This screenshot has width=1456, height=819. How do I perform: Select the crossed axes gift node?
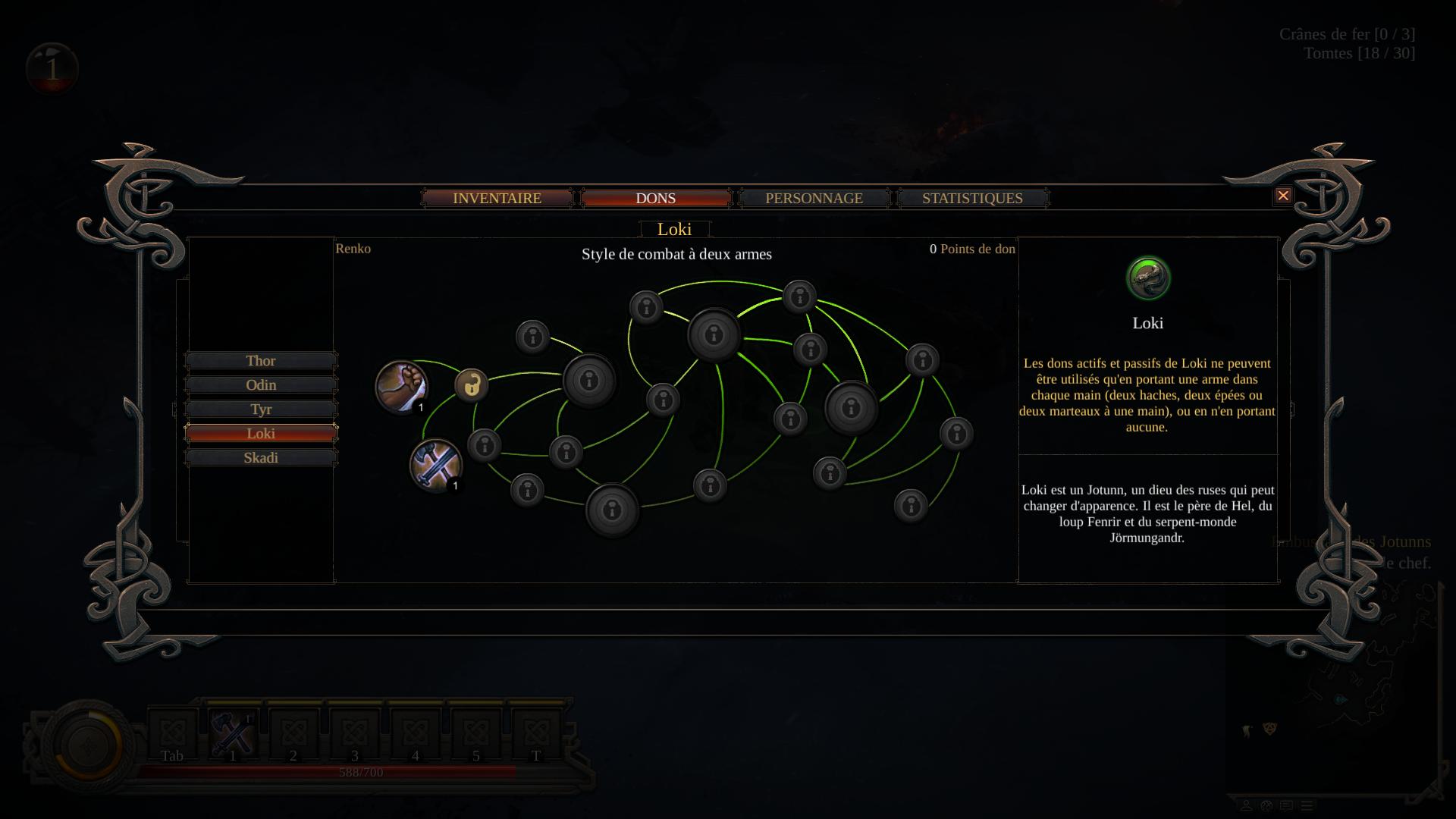435,465
